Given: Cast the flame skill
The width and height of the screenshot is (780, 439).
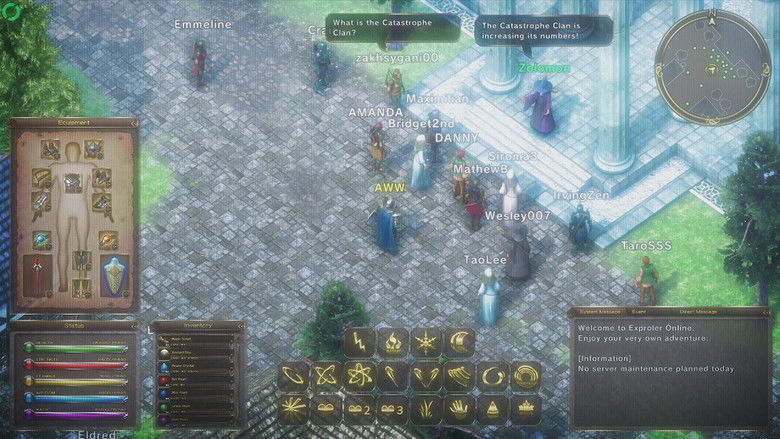Looking at the screenshot, I should (393, 343).
